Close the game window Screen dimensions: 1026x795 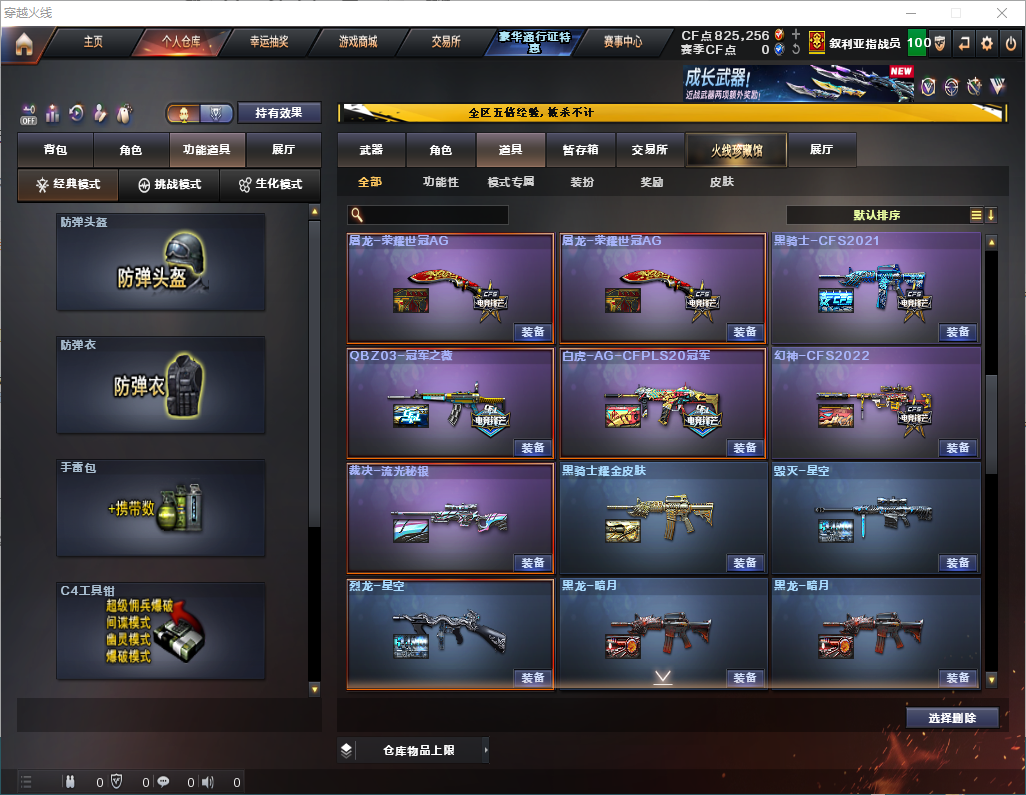[x=1002, y=13]
